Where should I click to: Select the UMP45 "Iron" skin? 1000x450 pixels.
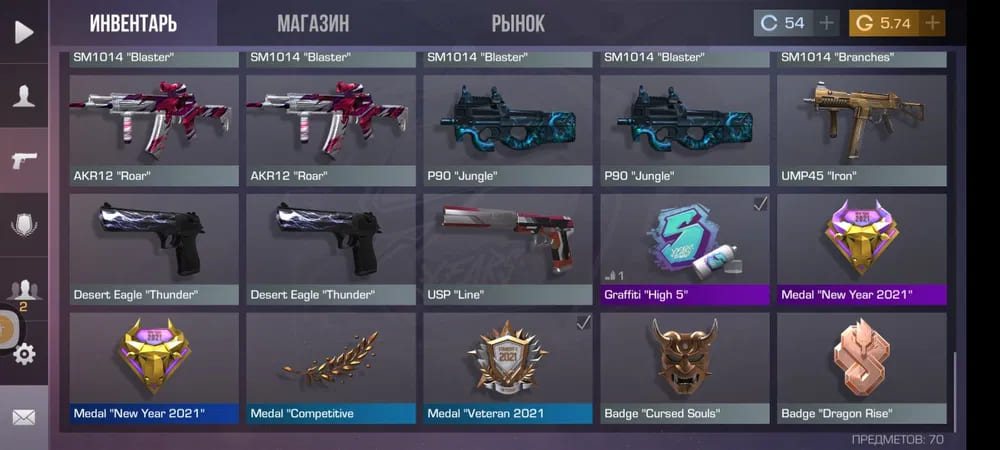click(x=861, y=130)
